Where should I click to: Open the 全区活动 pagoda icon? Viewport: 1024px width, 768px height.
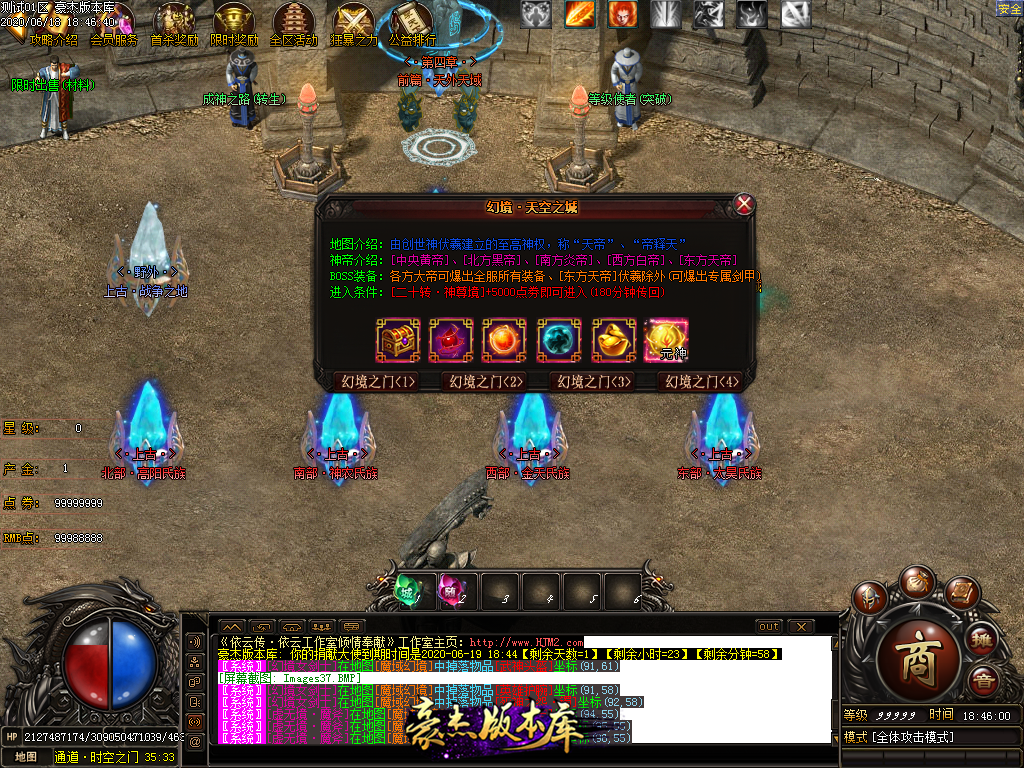293,27
